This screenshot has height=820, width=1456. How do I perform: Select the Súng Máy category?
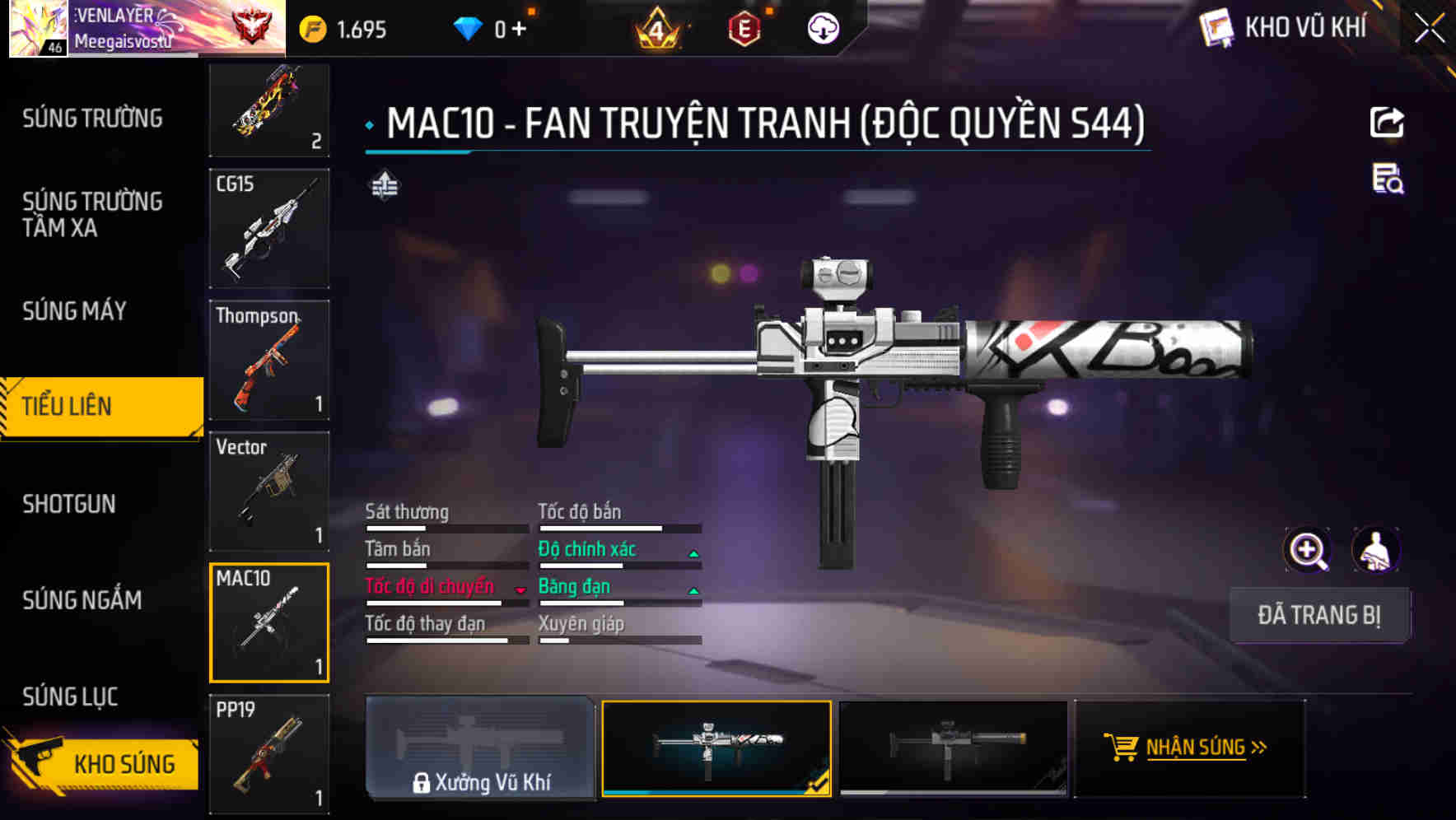point(74,311)
